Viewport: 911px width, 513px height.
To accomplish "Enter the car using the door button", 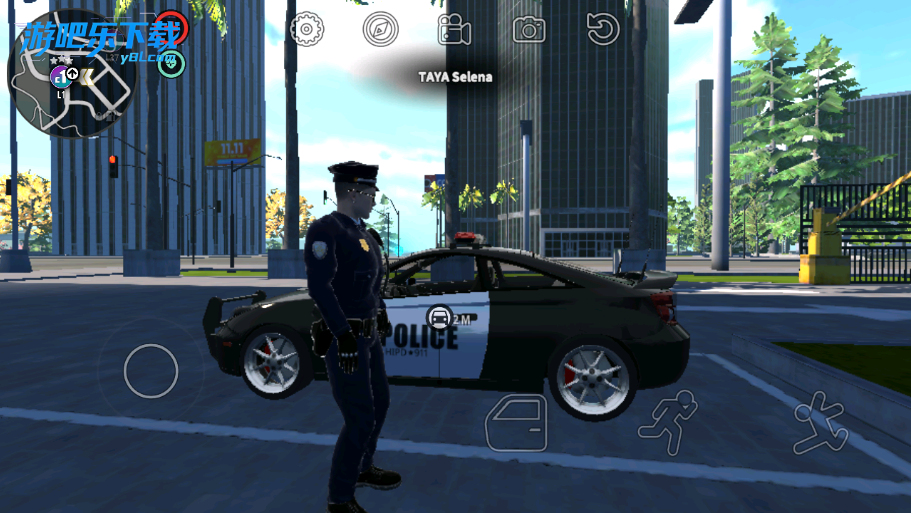I will tap(516, 422).
